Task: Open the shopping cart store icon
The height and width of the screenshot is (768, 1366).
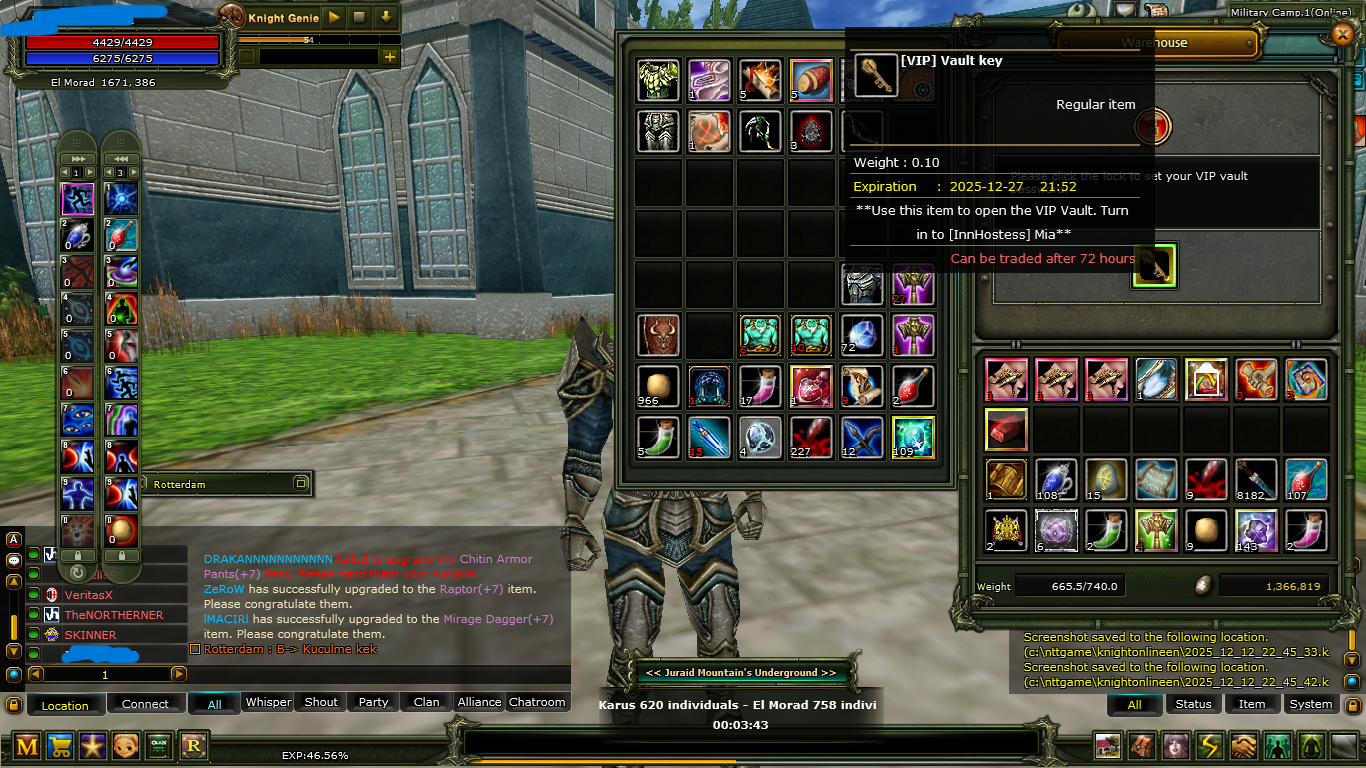Action: pos(60,745)
